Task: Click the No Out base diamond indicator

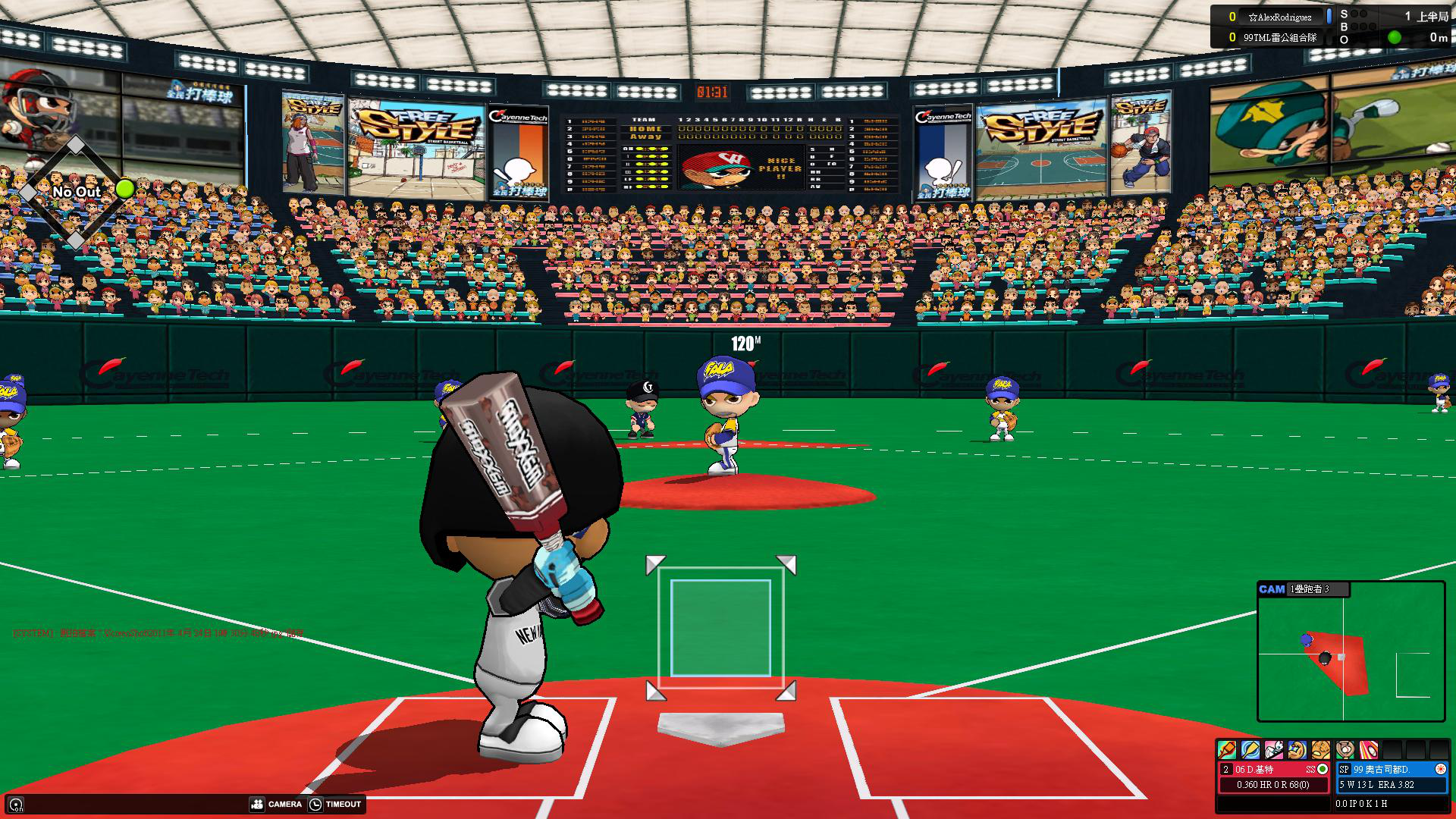Action: pos(75,192)
